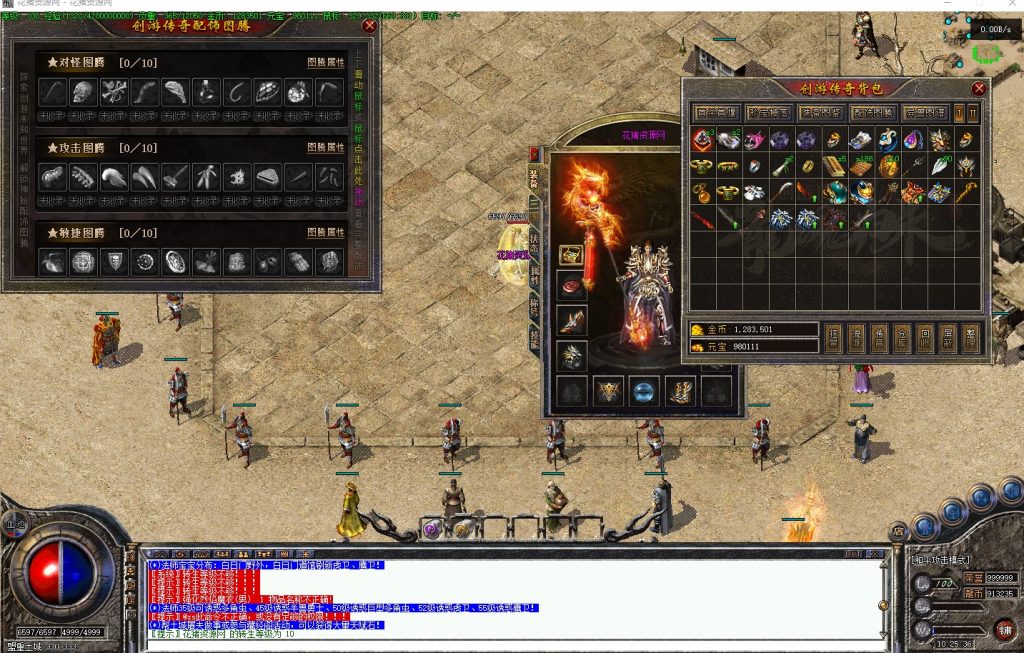The height and width of the screenshot is (653, 1024).
Task: Switch to the 技能 skills tab
Action: [x=535, y=338]
